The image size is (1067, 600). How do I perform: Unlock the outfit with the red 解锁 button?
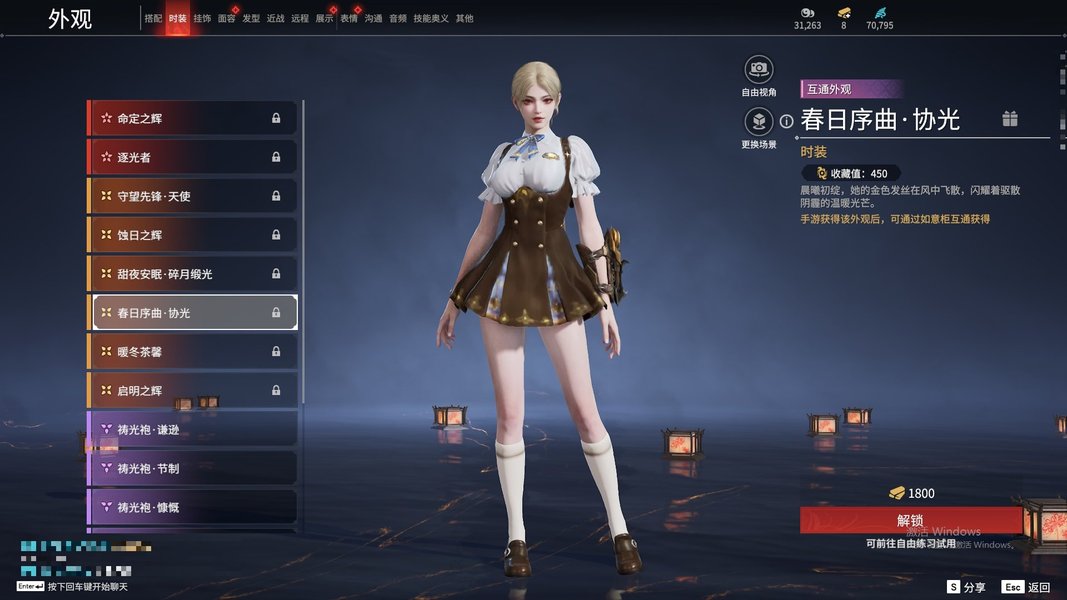[x=910, y=520]
